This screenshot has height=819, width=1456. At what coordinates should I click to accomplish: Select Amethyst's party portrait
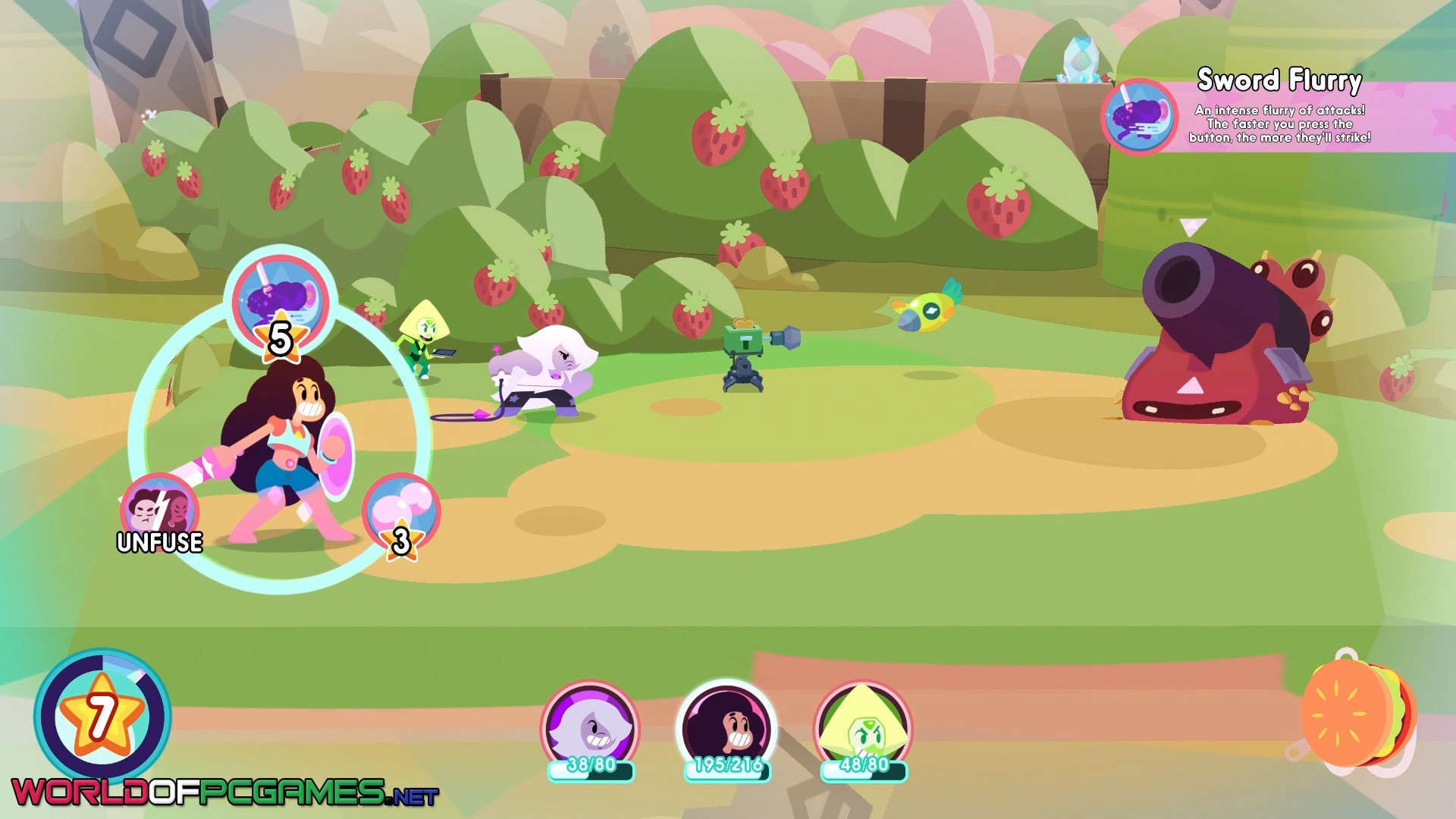pyautogui.click(x=590, y=729)
